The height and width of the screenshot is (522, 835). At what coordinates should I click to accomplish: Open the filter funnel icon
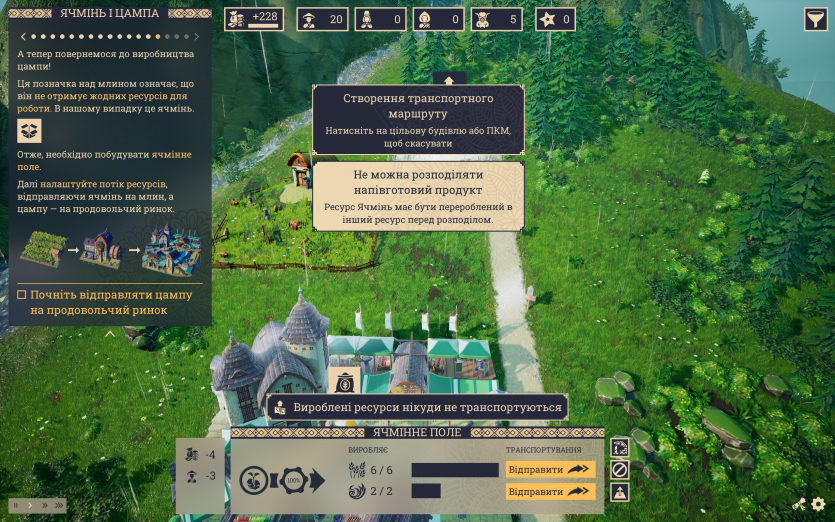tap(815, 19)
